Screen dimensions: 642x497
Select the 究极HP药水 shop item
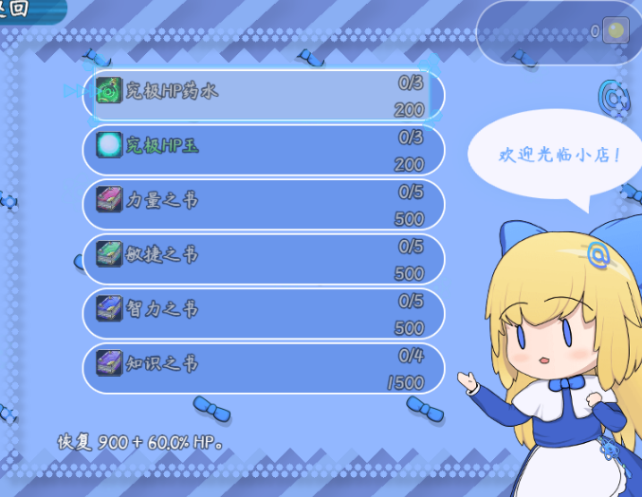point(264,94)
